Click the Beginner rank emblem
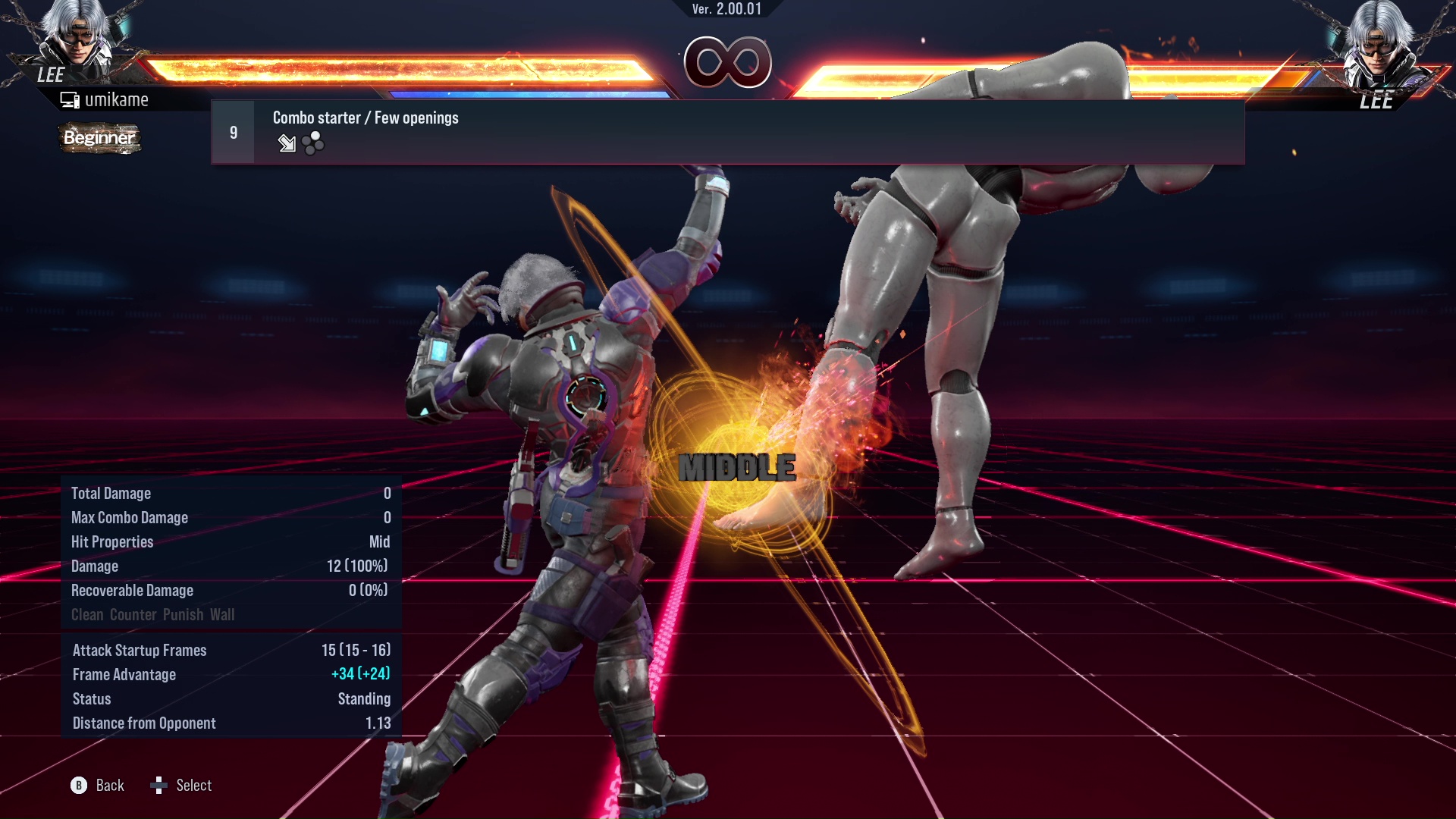This screenshot has height=819, width=1456. point(99,139)
